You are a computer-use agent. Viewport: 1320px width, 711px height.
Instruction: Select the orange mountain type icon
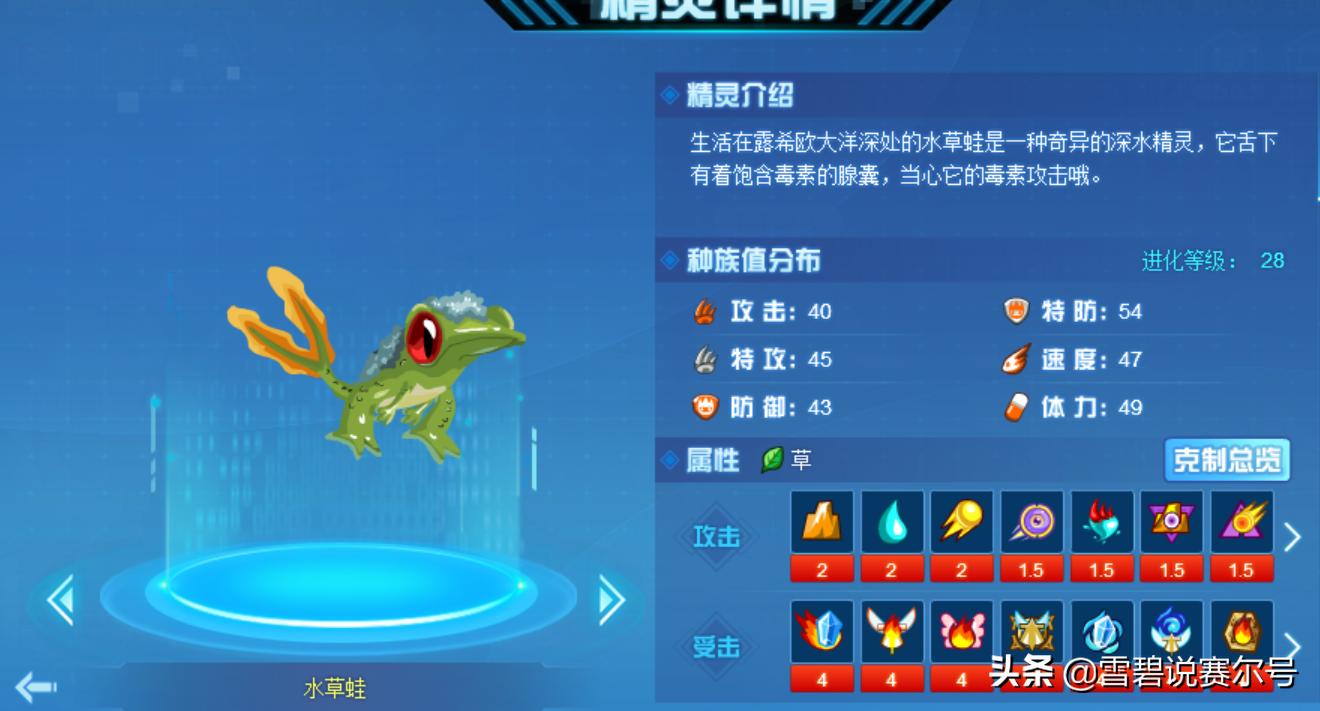[822, 522]
